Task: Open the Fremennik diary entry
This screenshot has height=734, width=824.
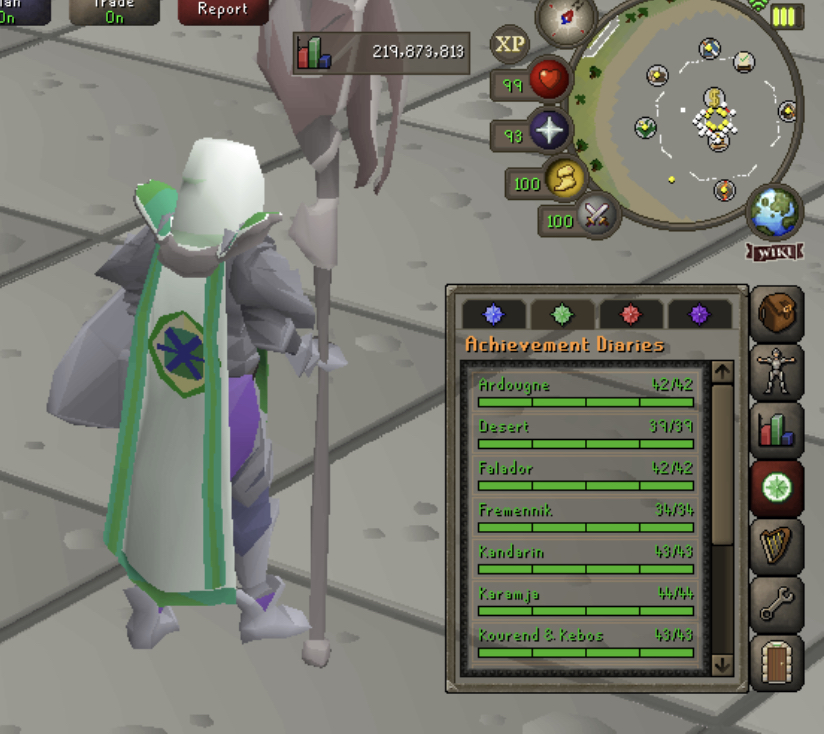Action: (586, 517)
